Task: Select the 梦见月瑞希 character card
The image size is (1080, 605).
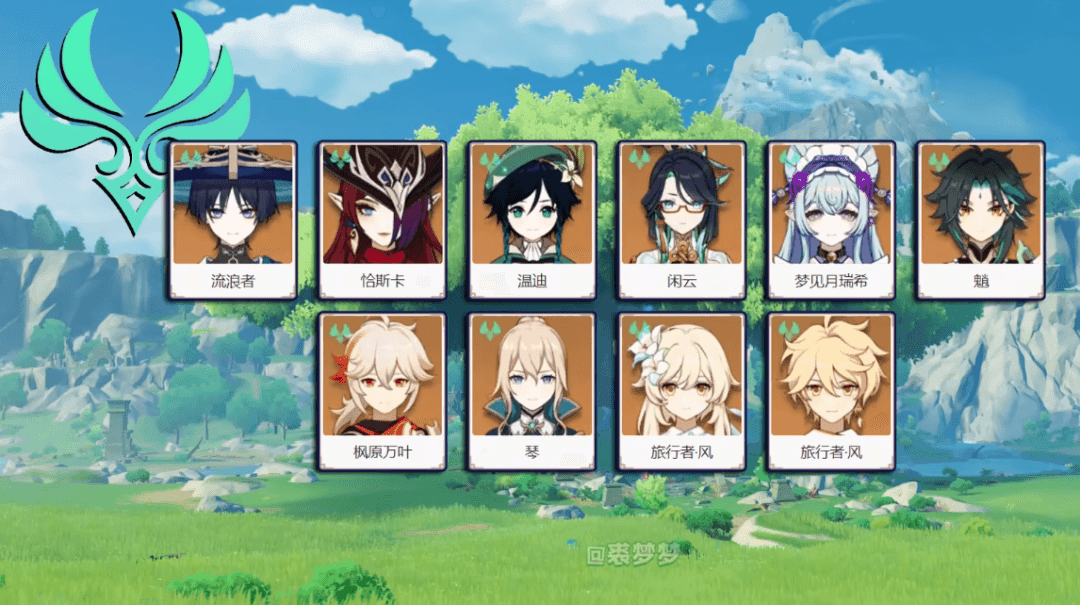Action: [832, 220]
